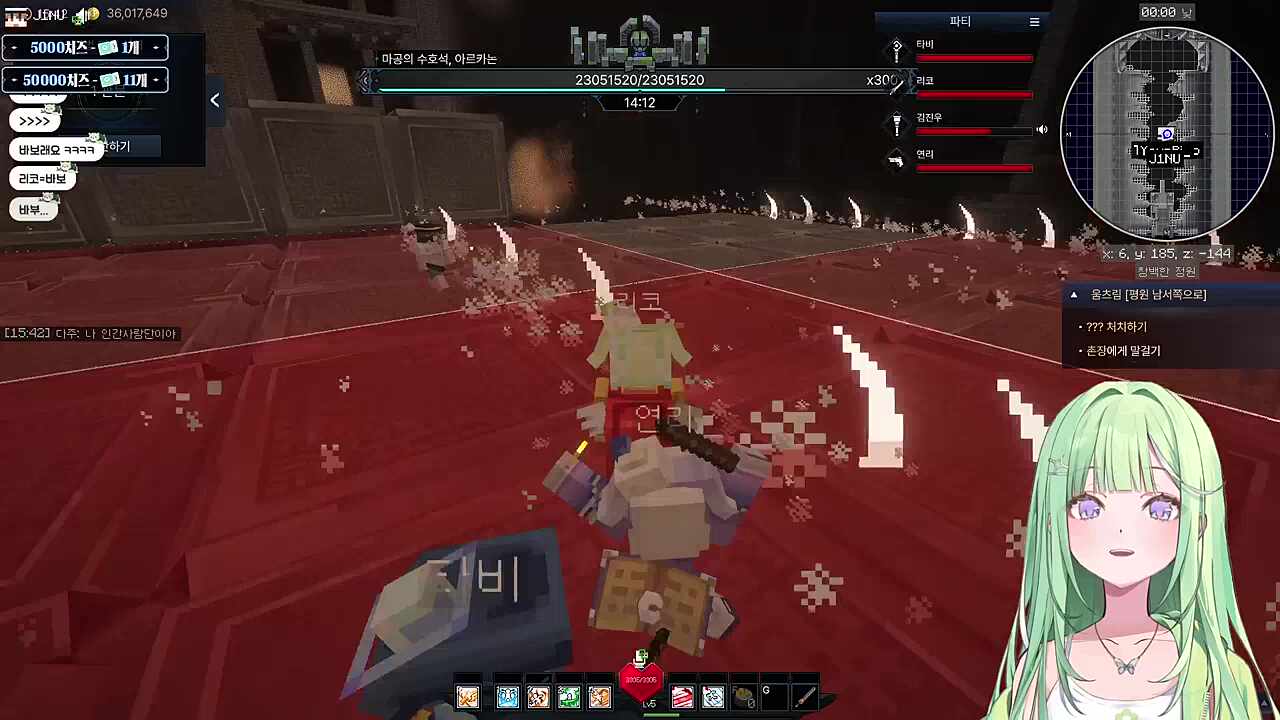Activate the blue ice skill icon
1280x720 pixels.
coord(507,697)
